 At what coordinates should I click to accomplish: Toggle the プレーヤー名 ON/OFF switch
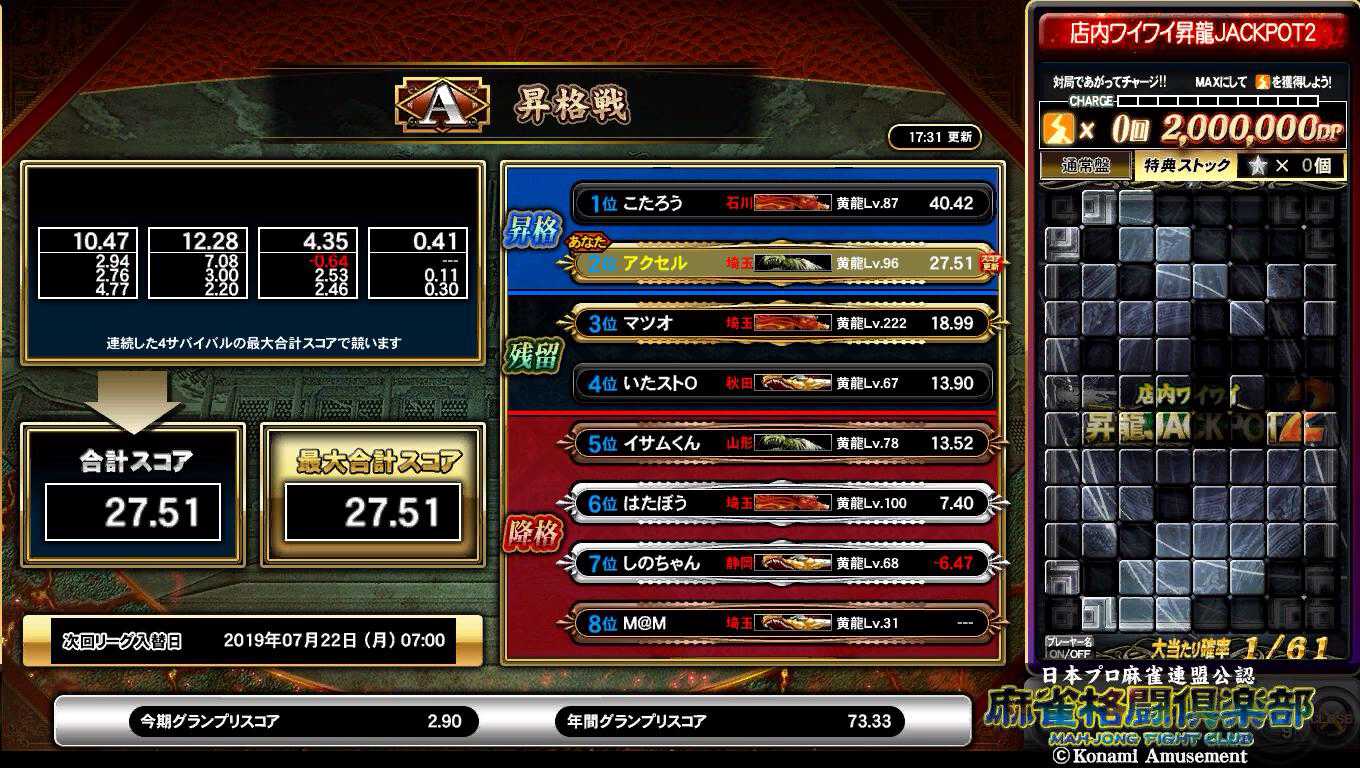click(1068, 648)
